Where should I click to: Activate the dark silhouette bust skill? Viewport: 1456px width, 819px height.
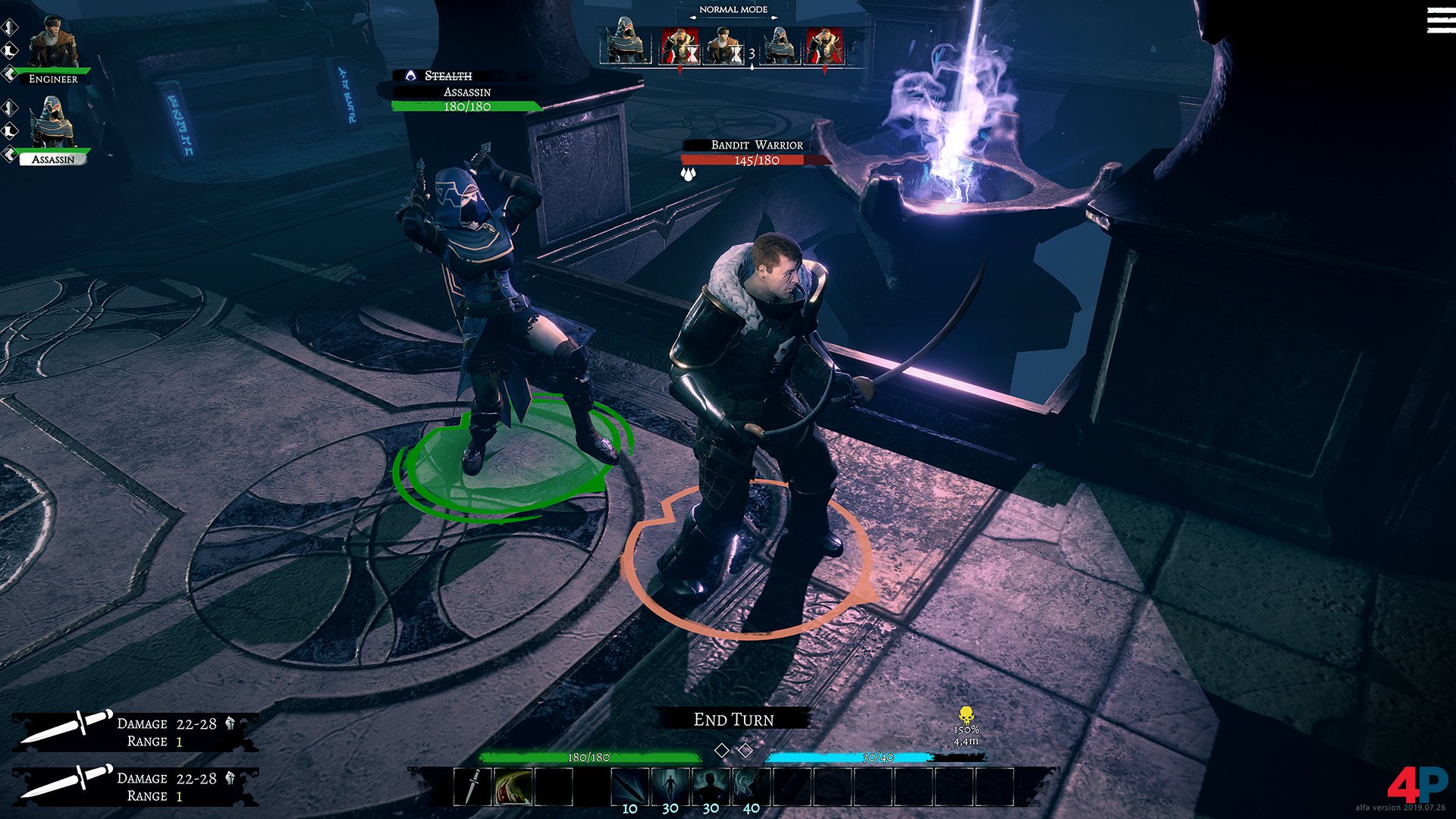click(x=711, y=786)
